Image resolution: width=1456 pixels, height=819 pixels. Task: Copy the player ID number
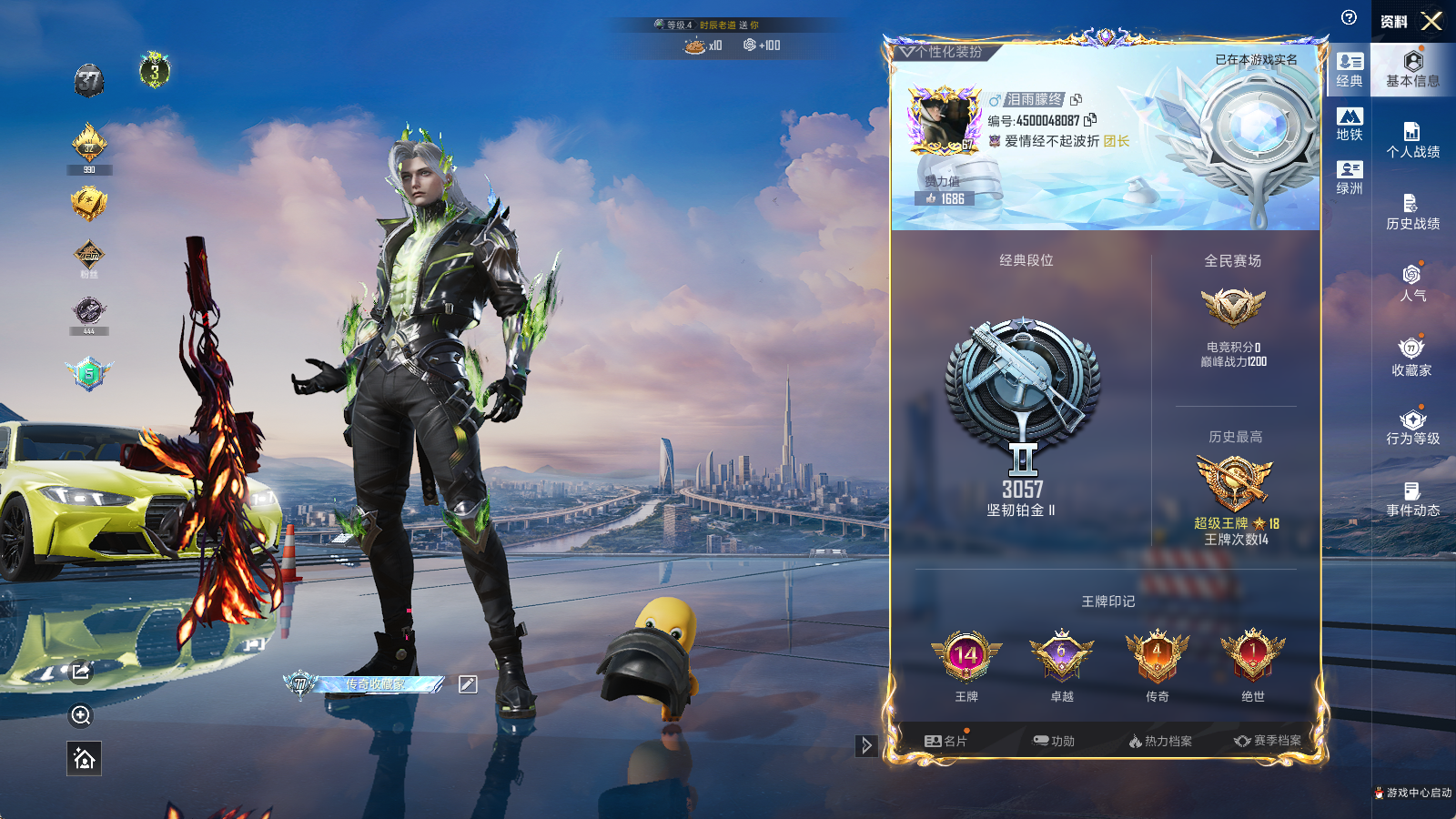point(1090,120)
